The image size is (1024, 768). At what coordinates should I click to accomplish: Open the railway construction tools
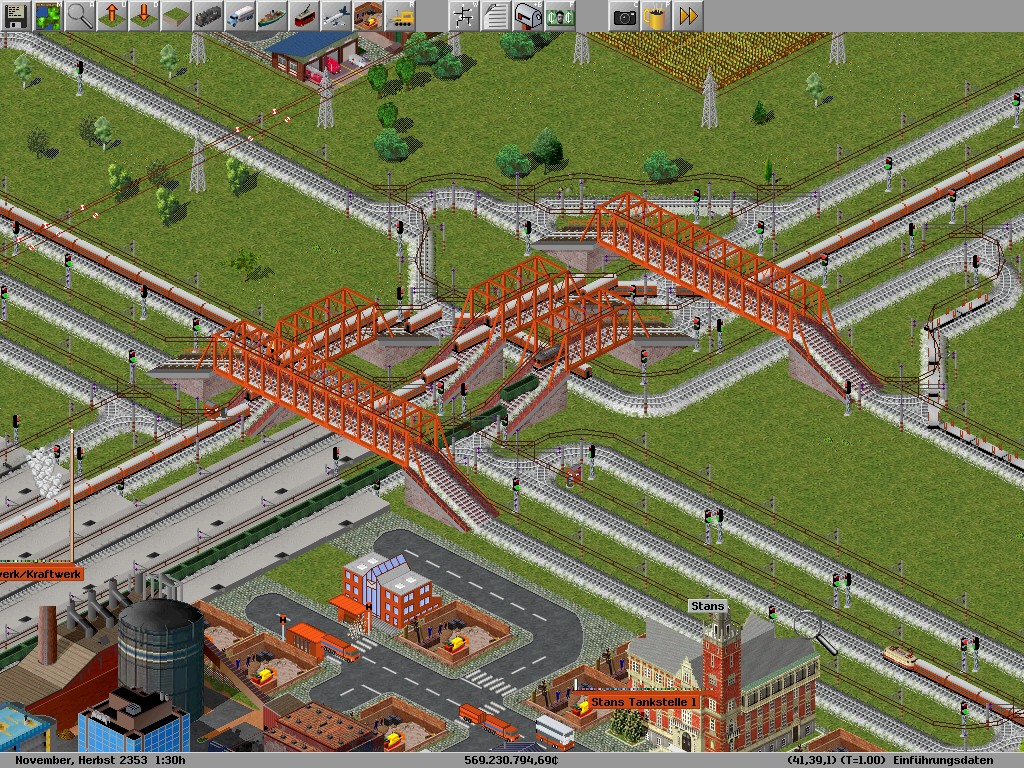(208, 16)
